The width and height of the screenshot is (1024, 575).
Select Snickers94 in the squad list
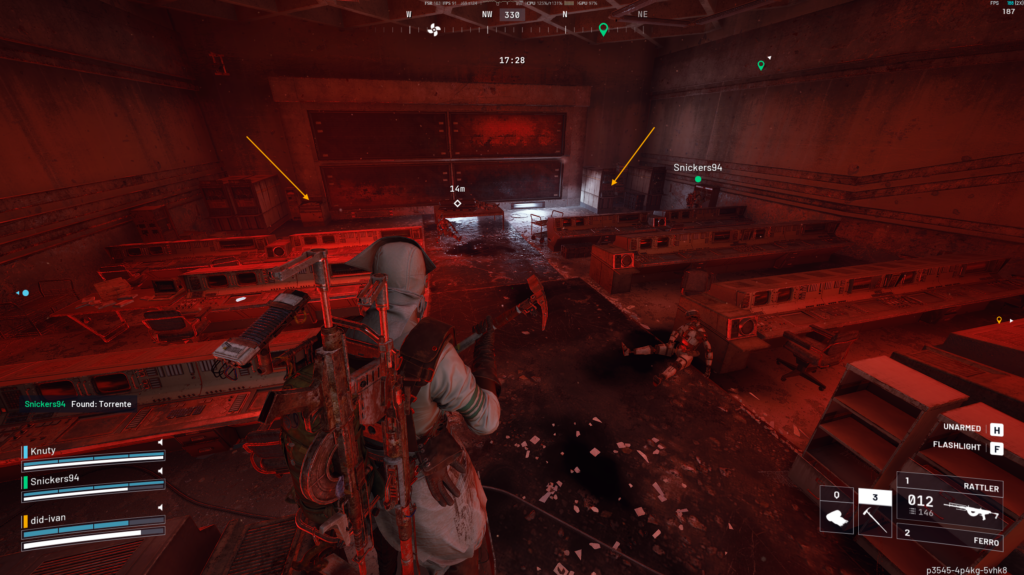57,479
